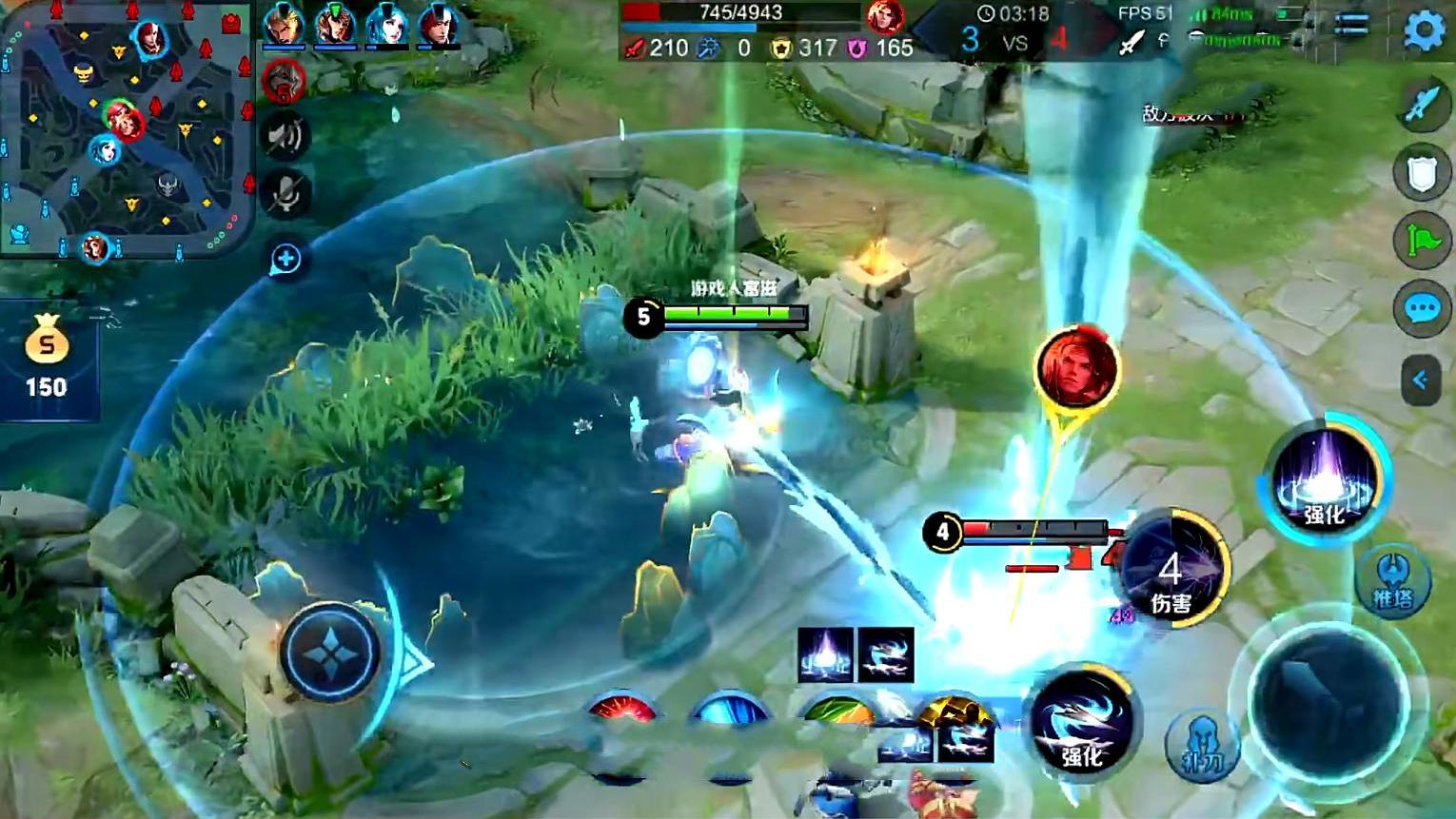Click the minimap to view the battlefield

pyautogui.click(x=128, y=129)
